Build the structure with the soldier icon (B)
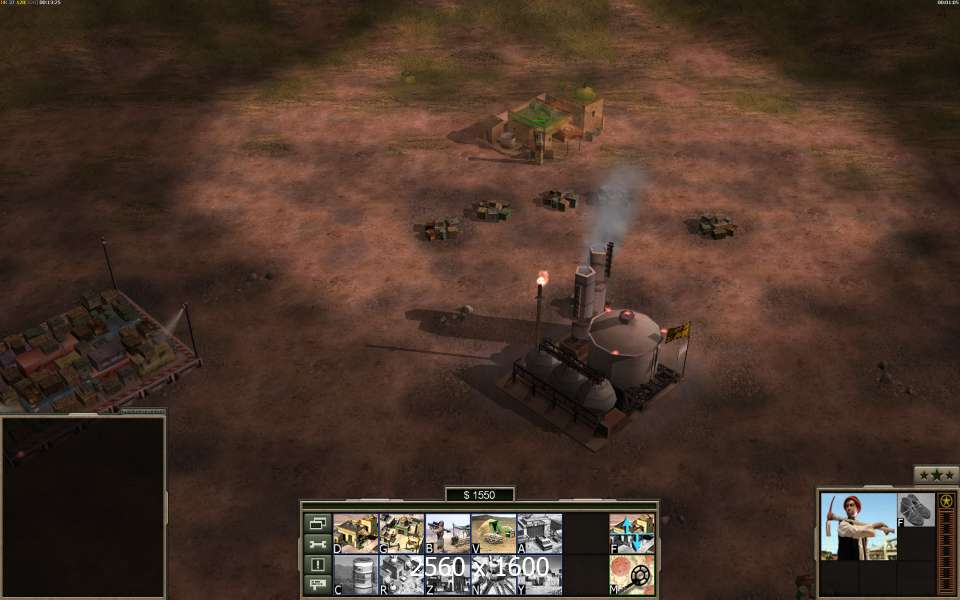960x600 pixels. 447,533
